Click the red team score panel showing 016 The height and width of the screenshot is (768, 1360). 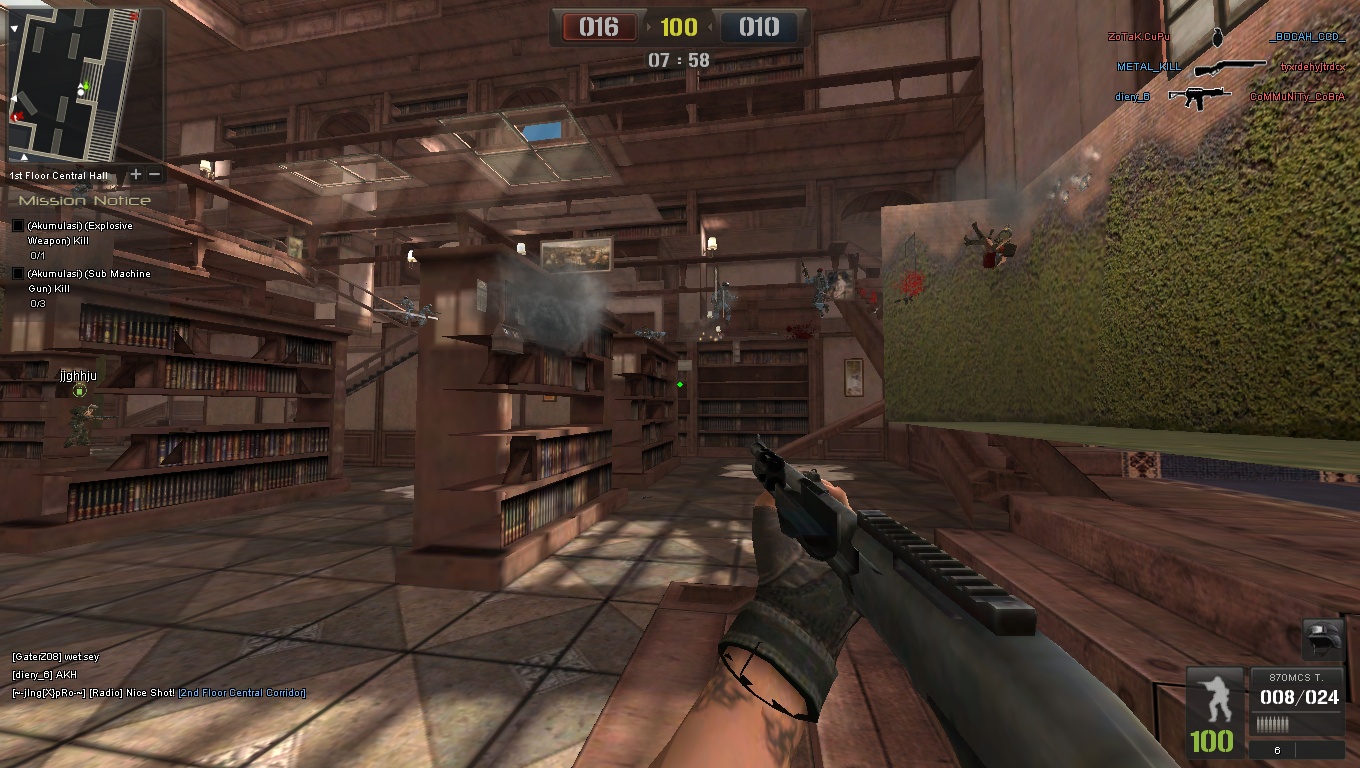[x=600, y=27]
